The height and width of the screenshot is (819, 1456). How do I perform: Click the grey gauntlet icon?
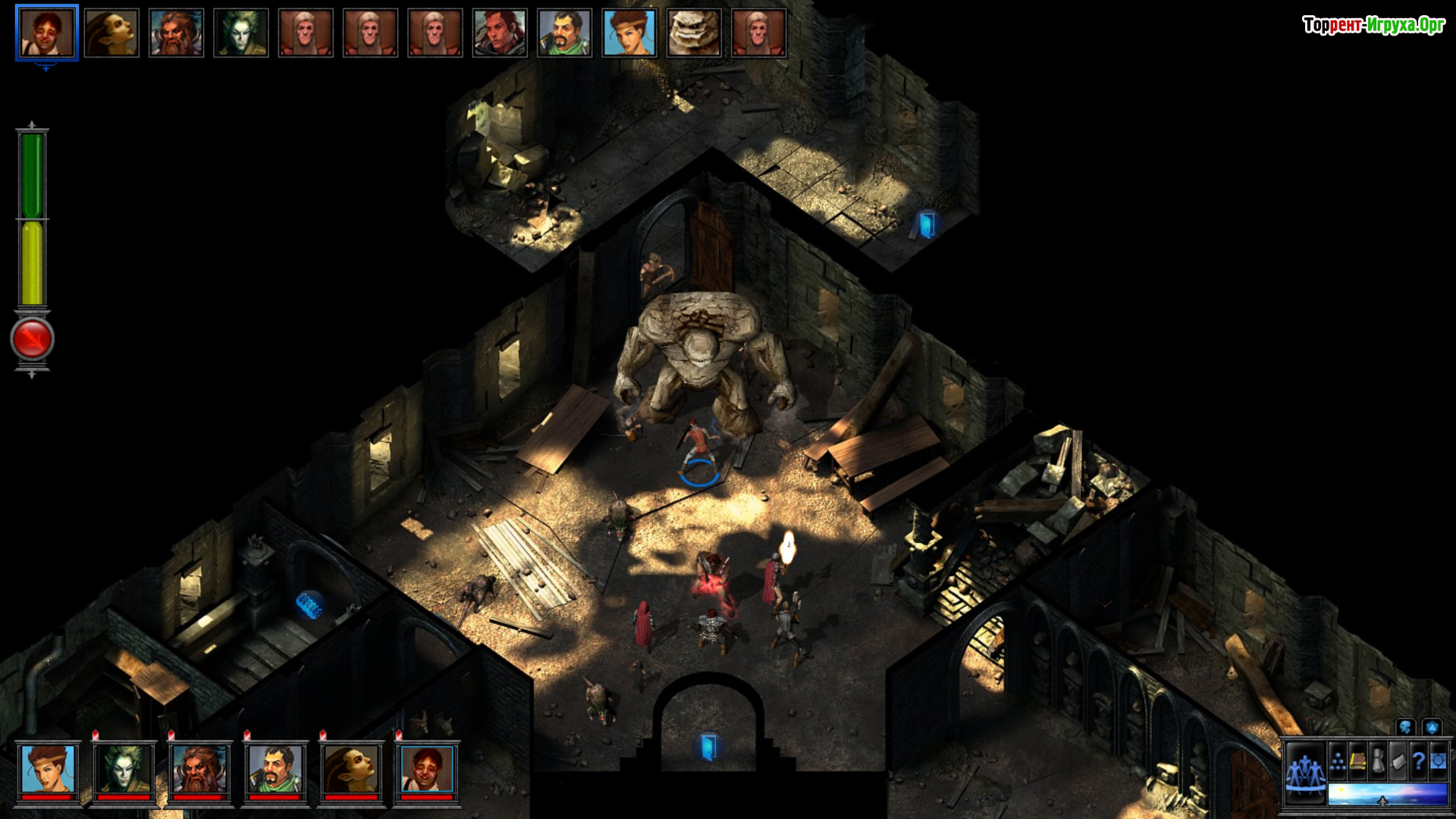click(1378, 761)
